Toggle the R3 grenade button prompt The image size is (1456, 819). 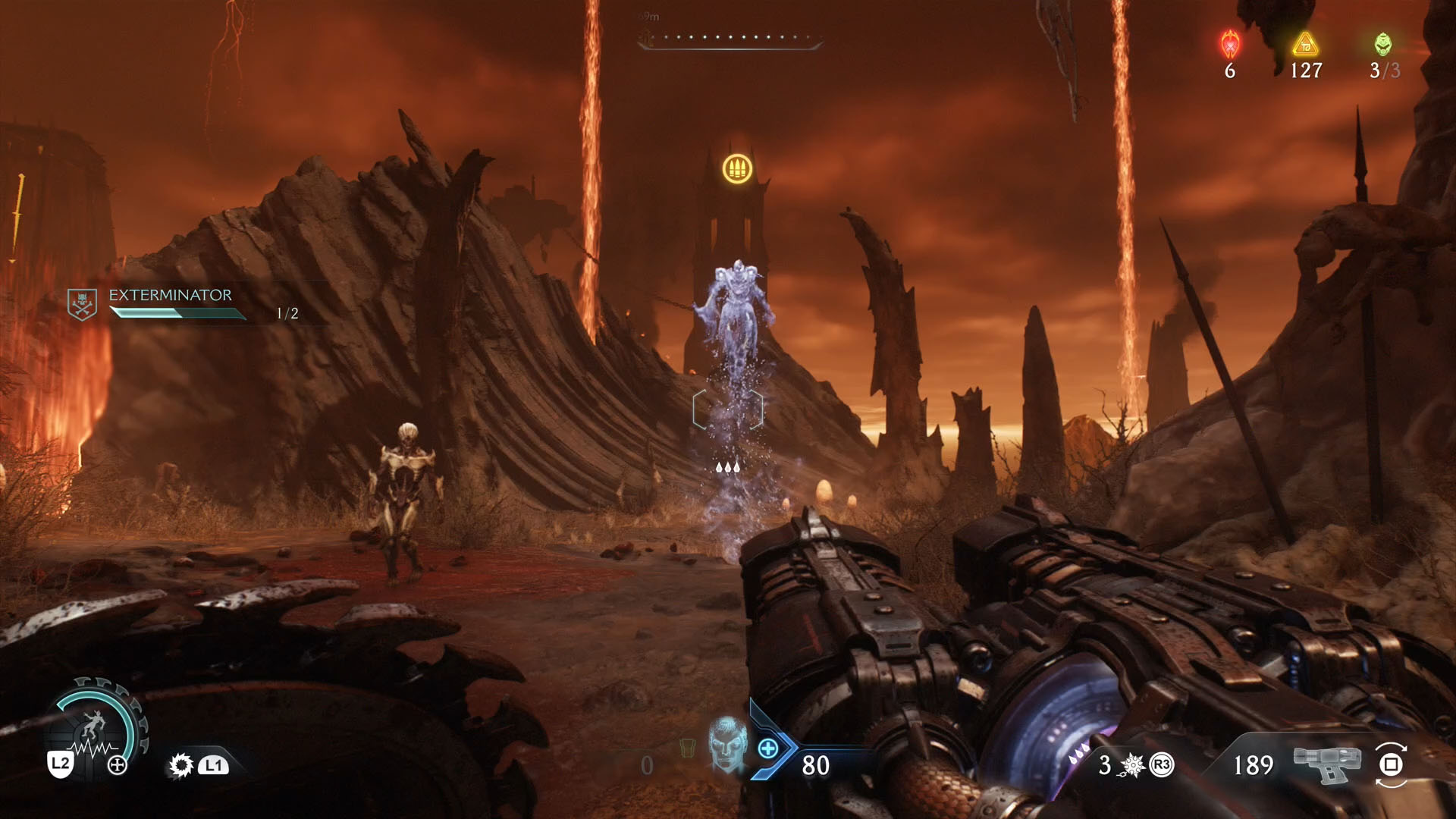1161,764
